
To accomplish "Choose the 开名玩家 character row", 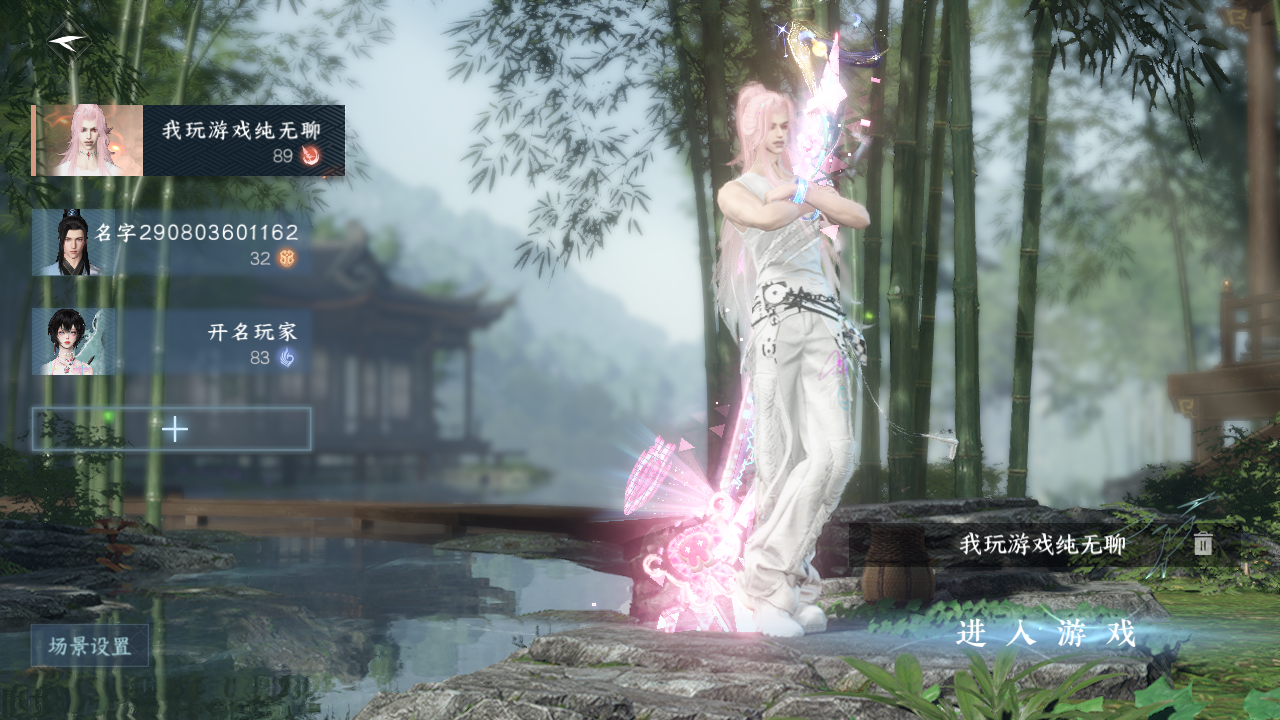I will point(171,342).
